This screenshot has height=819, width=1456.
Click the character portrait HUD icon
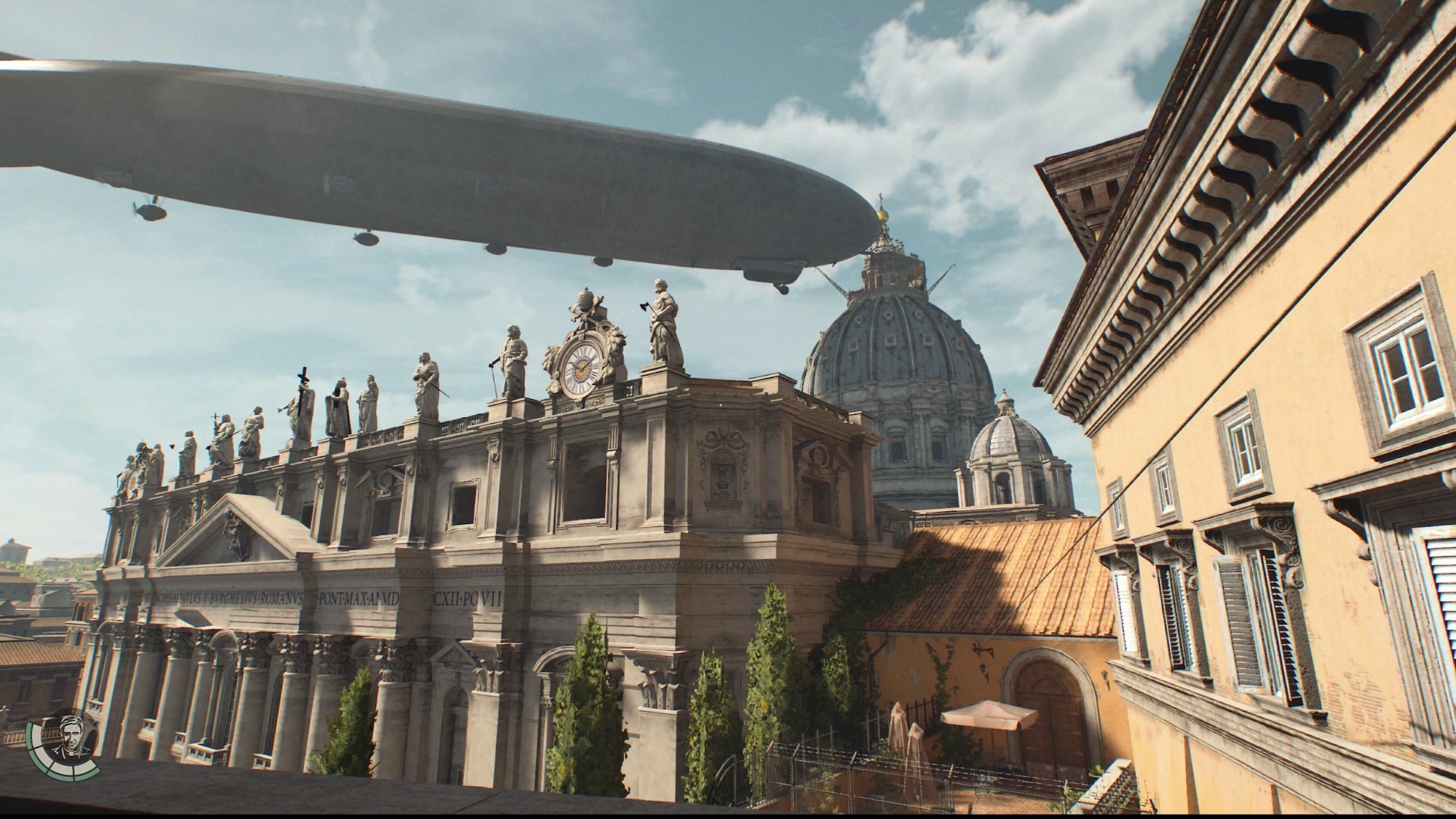pyautogui.click(x=71, y=736)
